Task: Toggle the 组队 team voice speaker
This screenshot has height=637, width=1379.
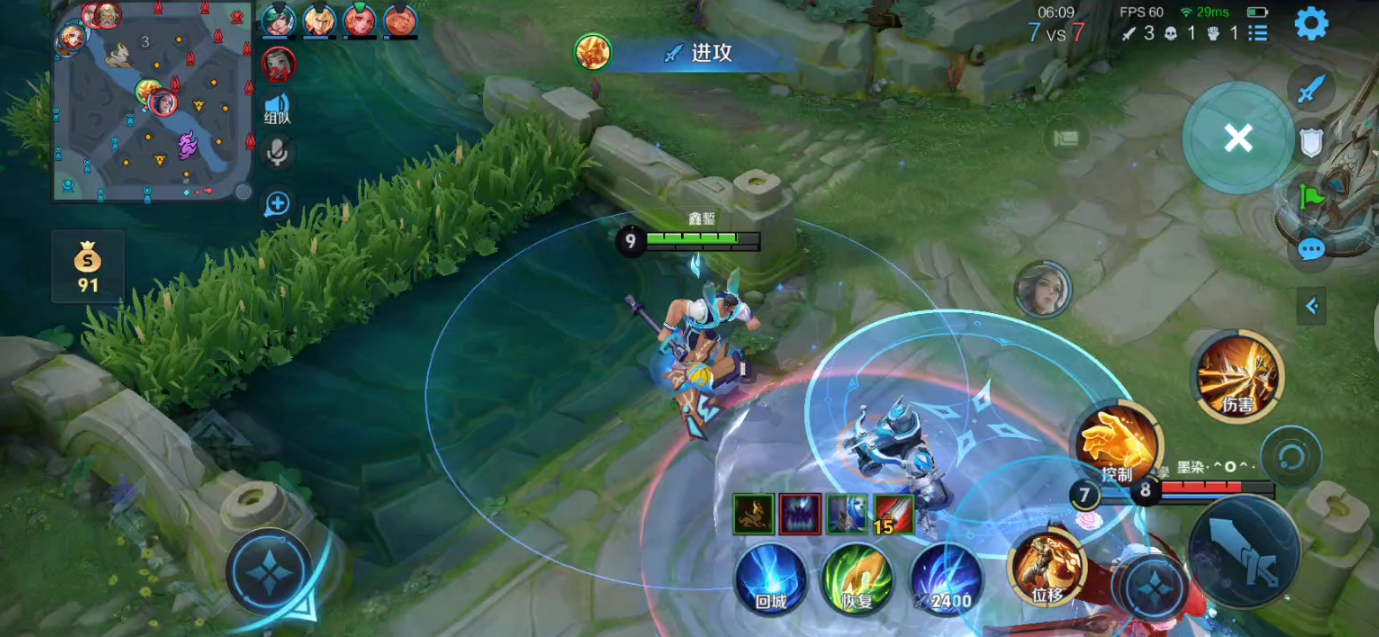Action: [277, 106]
